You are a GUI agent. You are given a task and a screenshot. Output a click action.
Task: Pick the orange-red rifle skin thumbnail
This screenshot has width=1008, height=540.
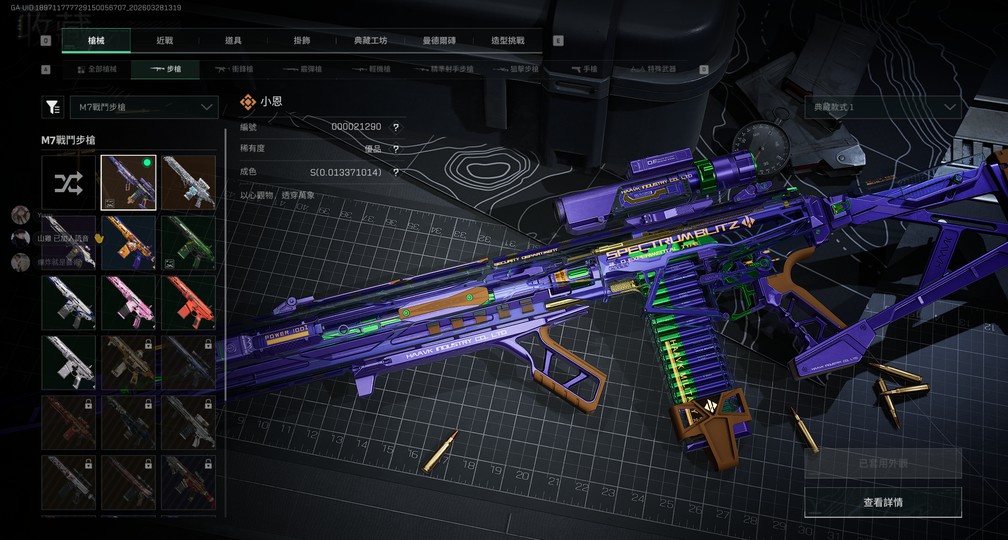click(x=188, y=302)
